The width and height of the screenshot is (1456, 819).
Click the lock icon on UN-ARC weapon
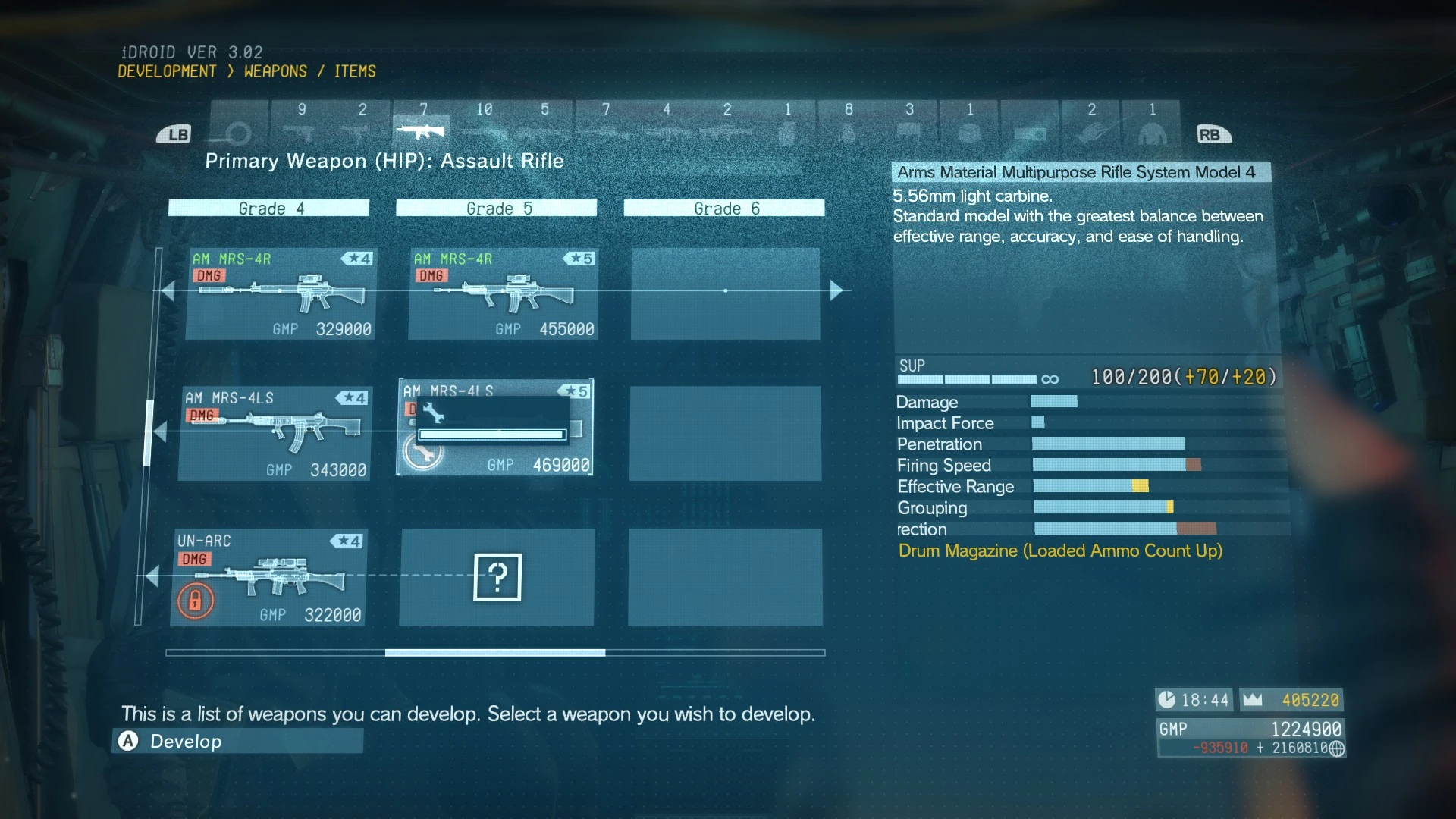196,599
